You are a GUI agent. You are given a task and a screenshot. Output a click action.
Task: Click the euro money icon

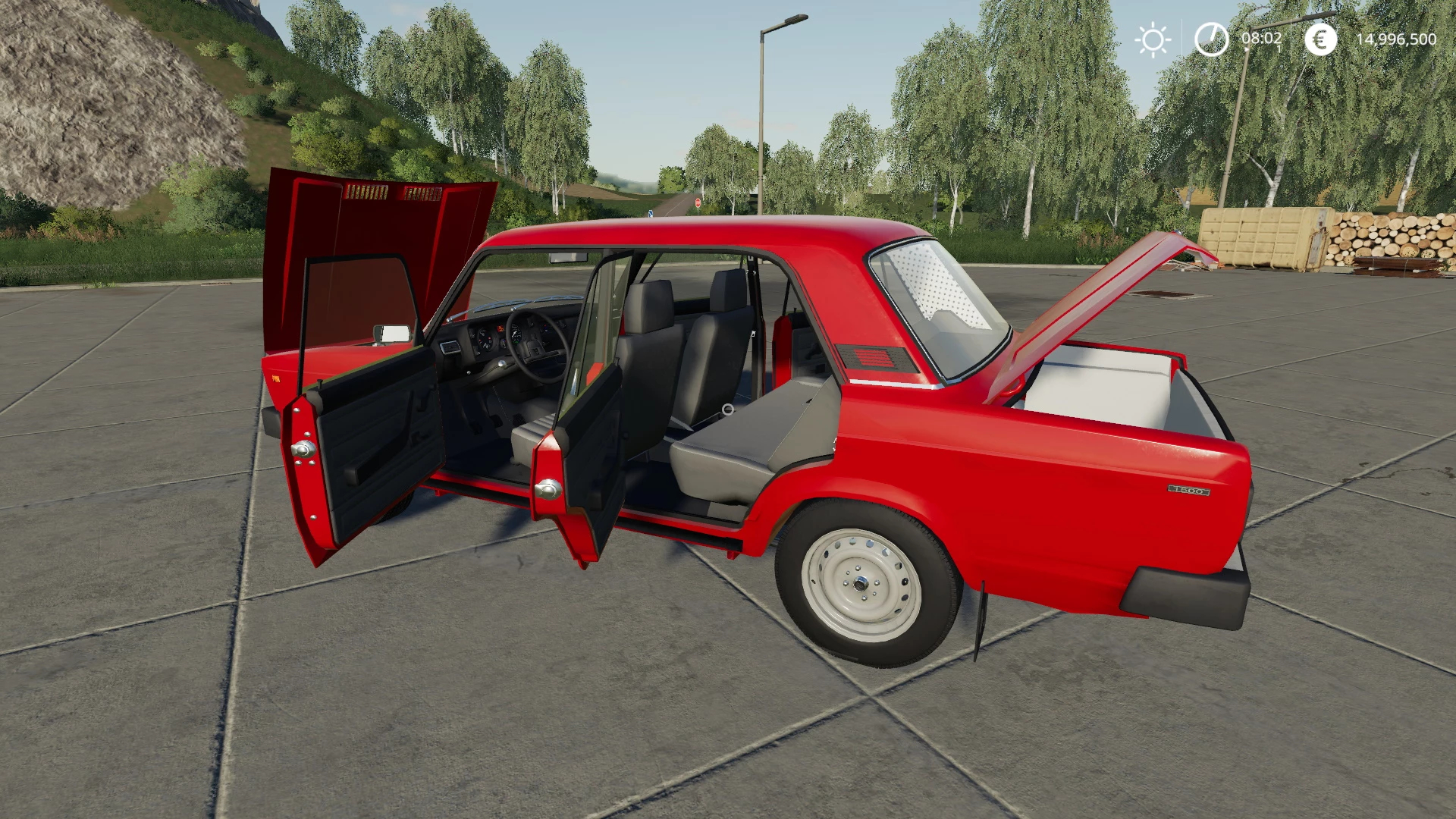pos(1320,39)
